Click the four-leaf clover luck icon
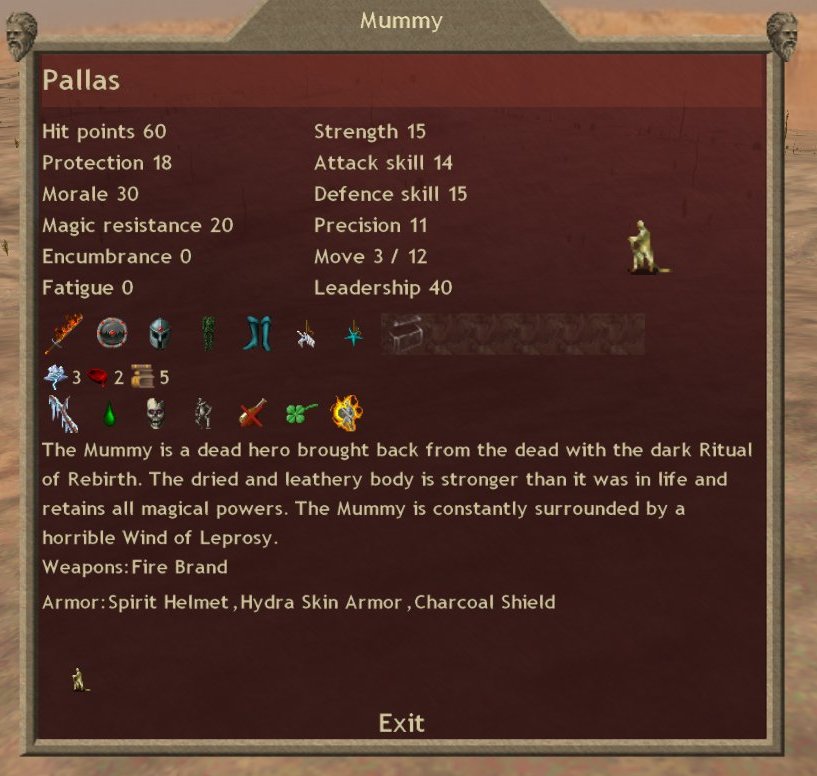Viewport: 817px width, 776px height. 301,413
